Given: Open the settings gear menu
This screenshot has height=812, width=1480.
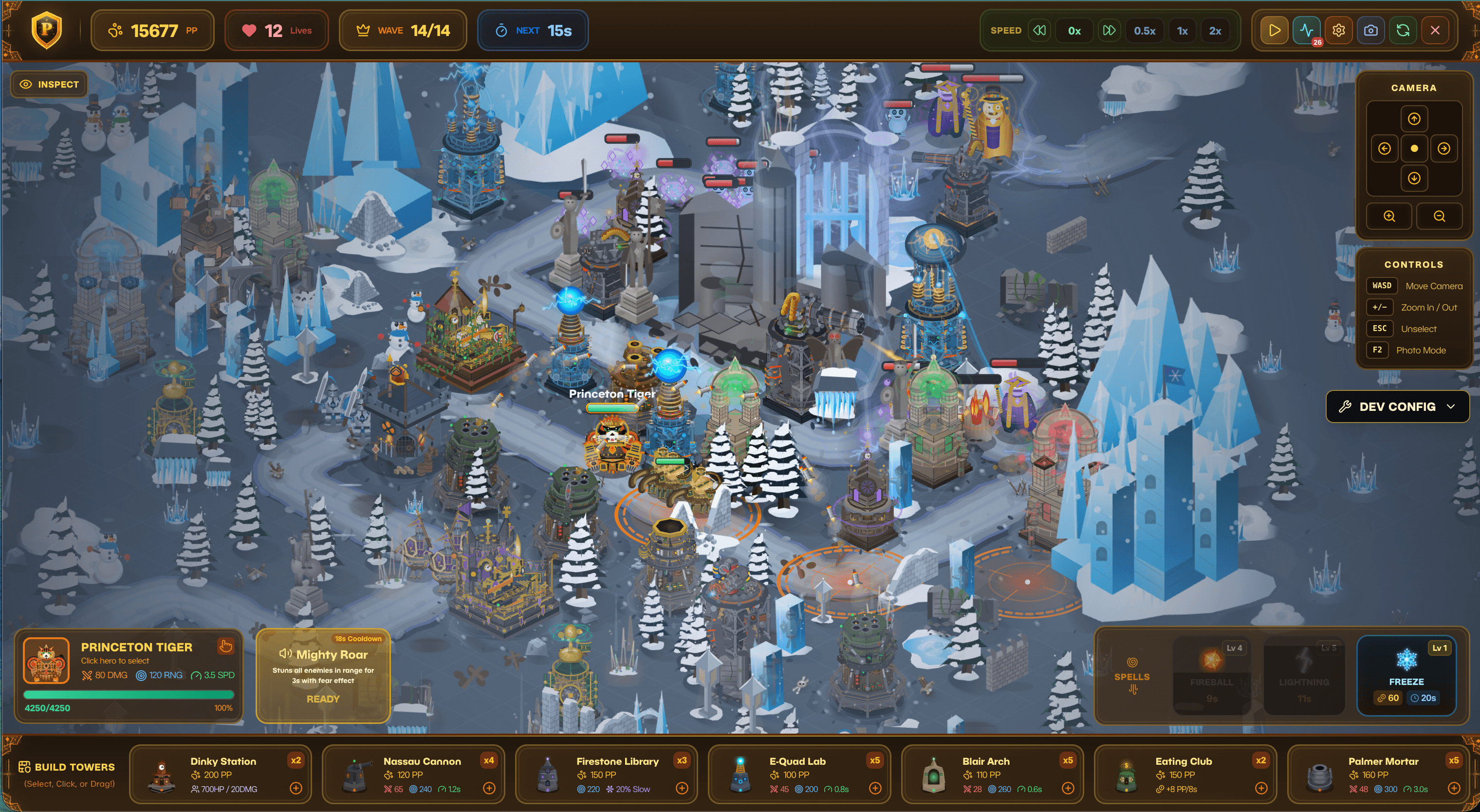Looking at the screenshot, I should [1338, 31].
